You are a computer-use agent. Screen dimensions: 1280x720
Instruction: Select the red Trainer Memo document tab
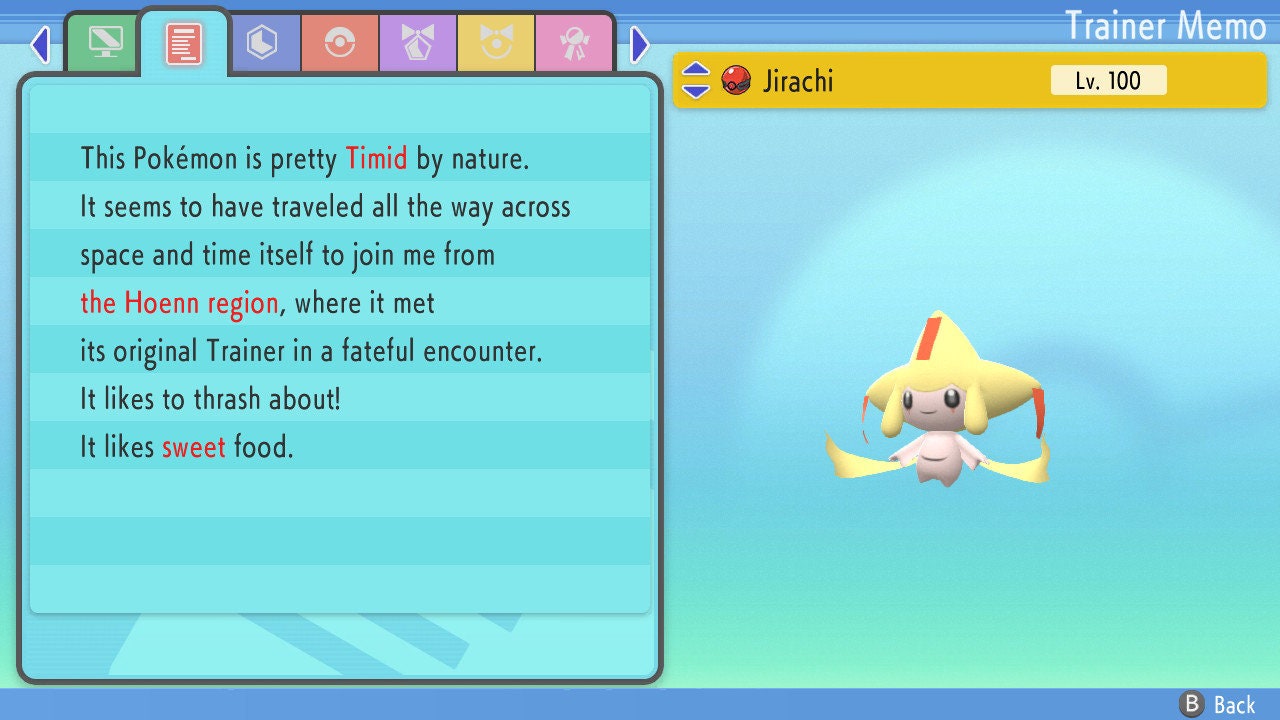(x=184, y=43)
